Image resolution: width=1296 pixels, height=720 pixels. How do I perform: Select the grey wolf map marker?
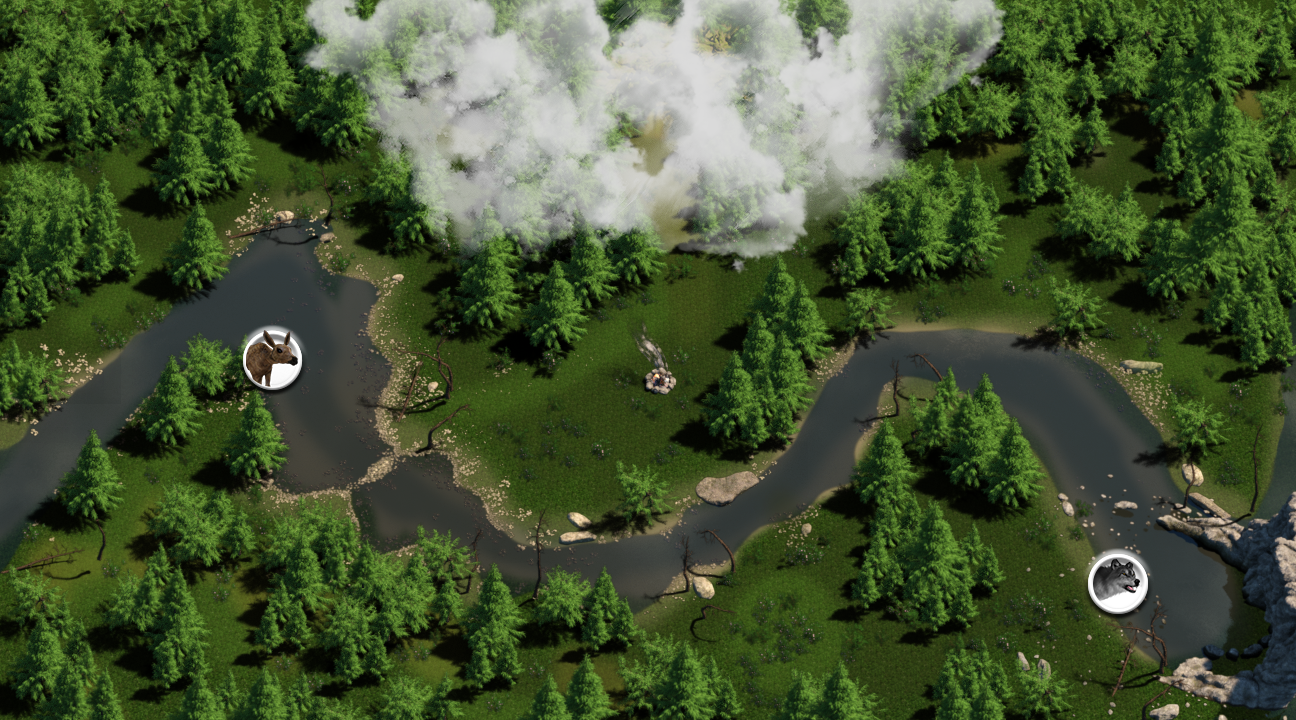(1117, 582)
